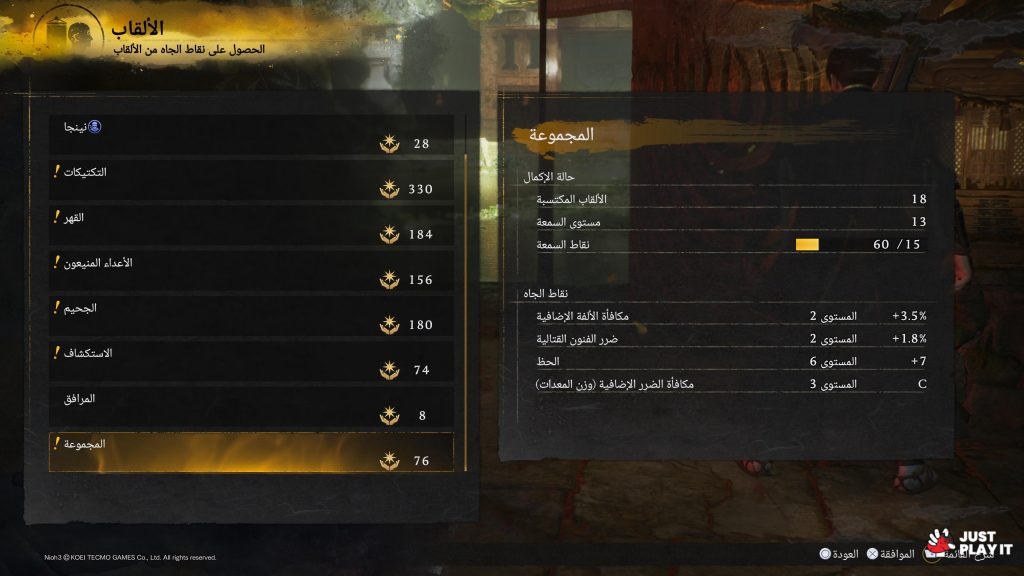Choose the الاستكشاف title category

coord(251,362)
